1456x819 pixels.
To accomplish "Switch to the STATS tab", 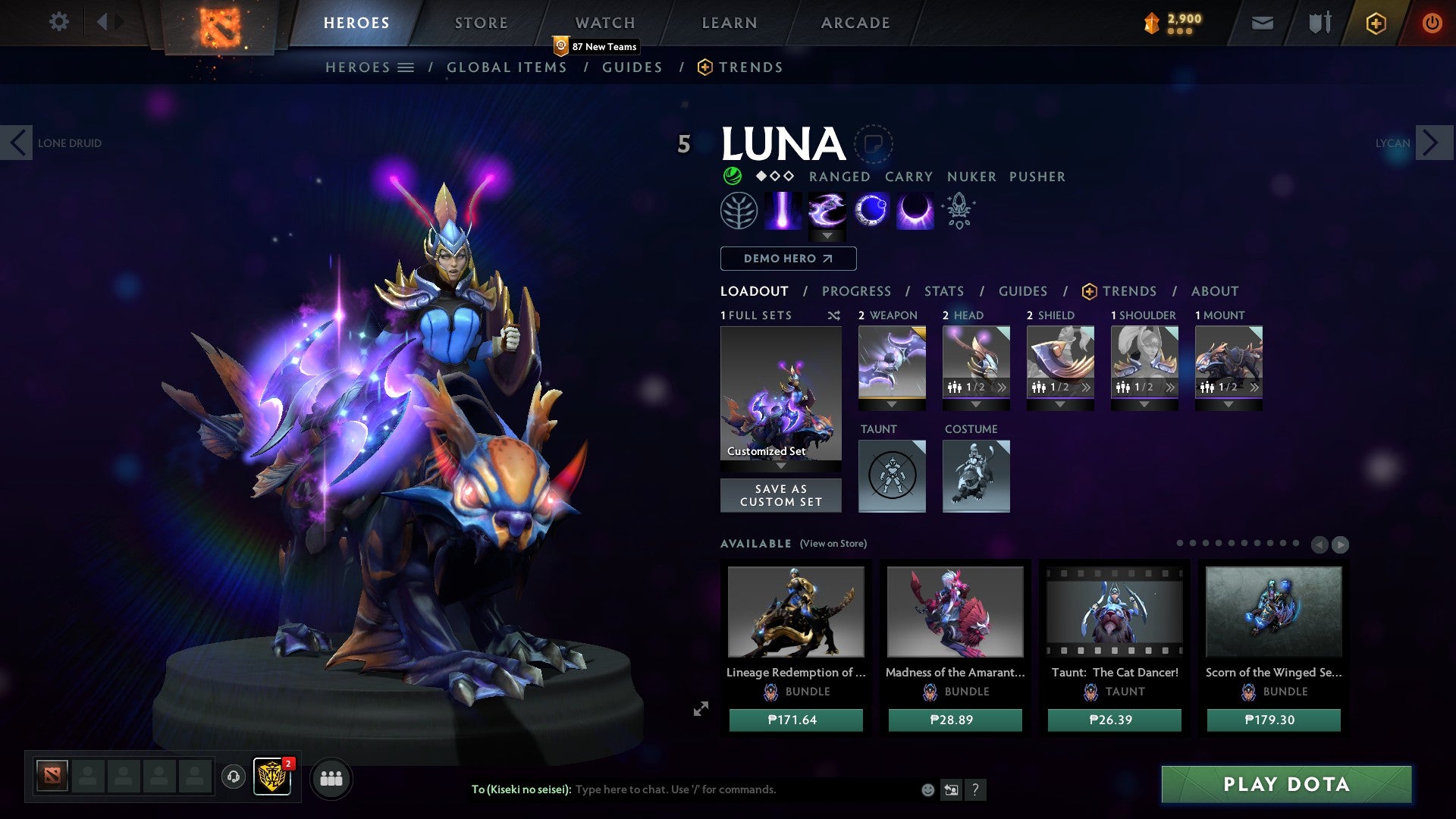I will [x=944, y=290].
